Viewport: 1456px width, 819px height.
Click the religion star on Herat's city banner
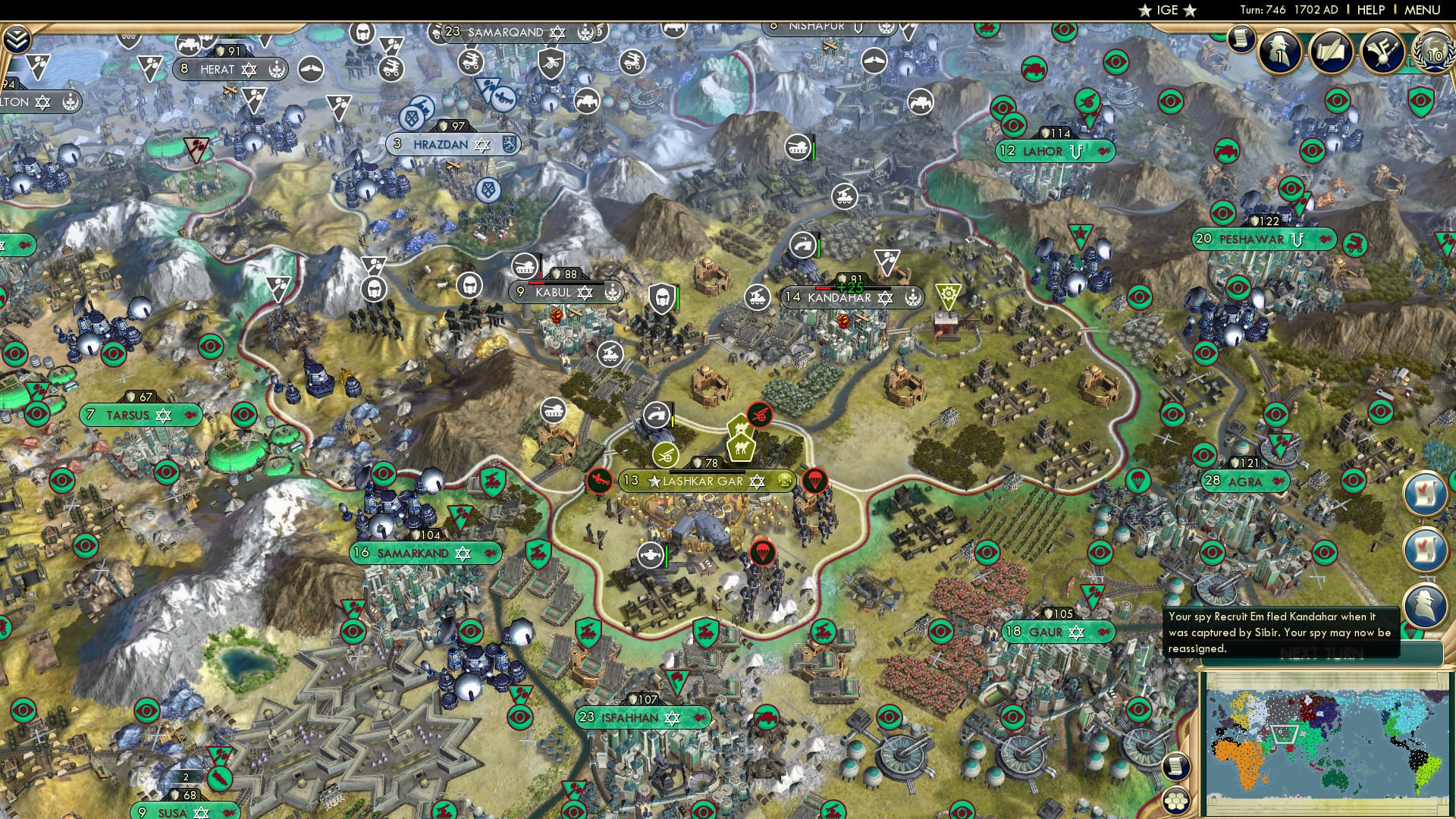[x=250, y=69]
